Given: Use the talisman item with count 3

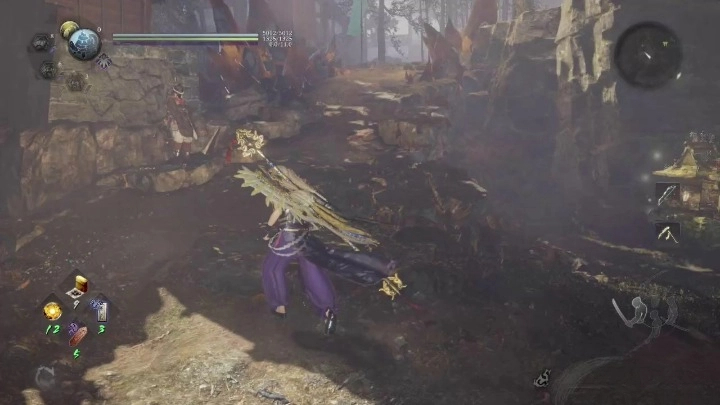Looking at the screenshot, I should click(x=101, y=311).
